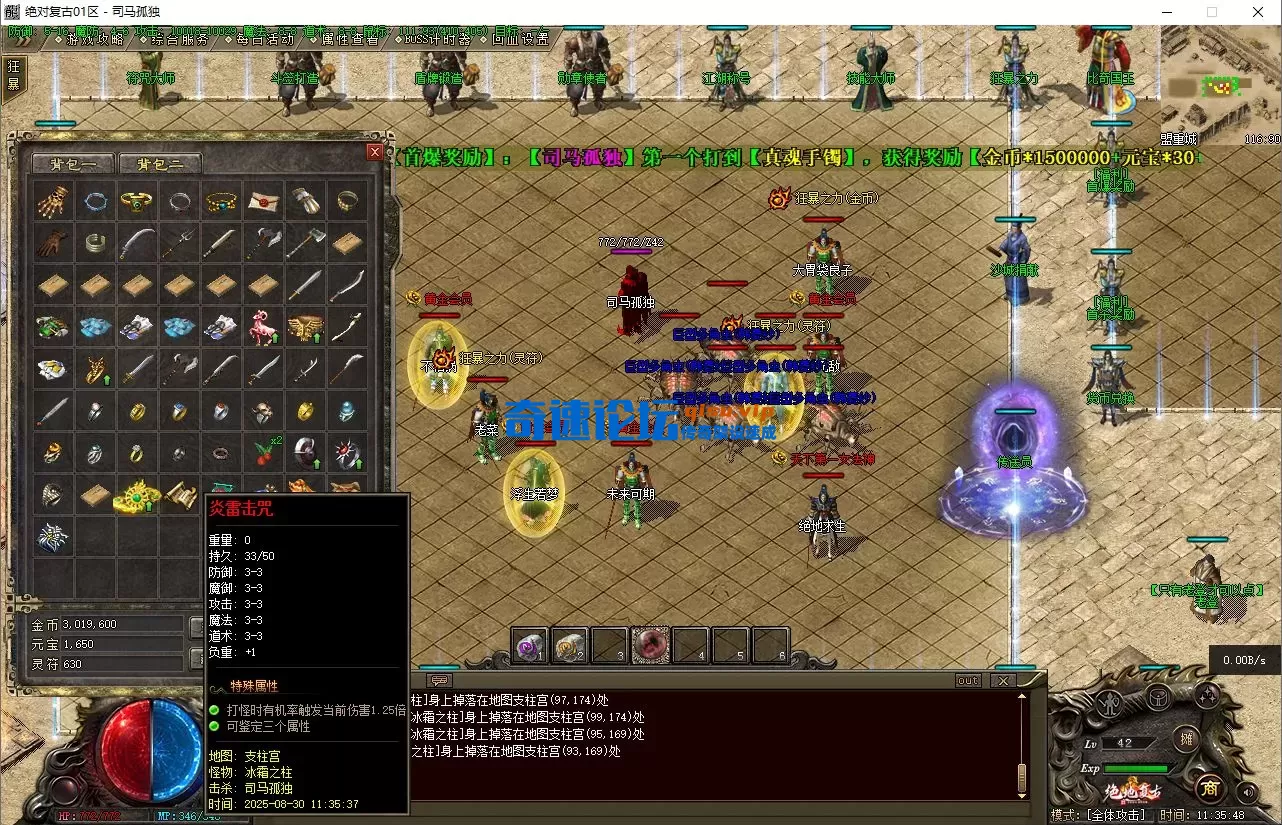
Task: Click the 摊 stall icon button
Action: pyautogui.click(x=1187, y=740)
